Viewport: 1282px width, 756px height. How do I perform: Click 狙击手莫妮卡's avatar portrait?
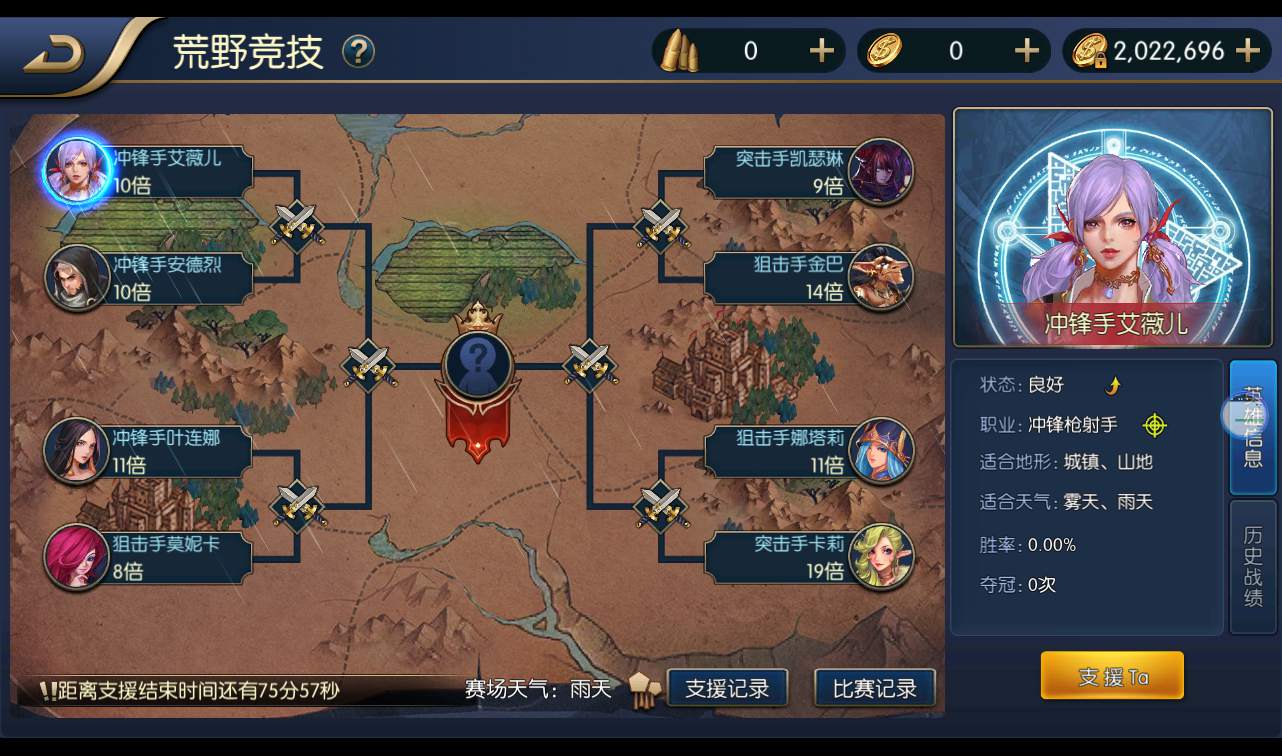point(75,558)
